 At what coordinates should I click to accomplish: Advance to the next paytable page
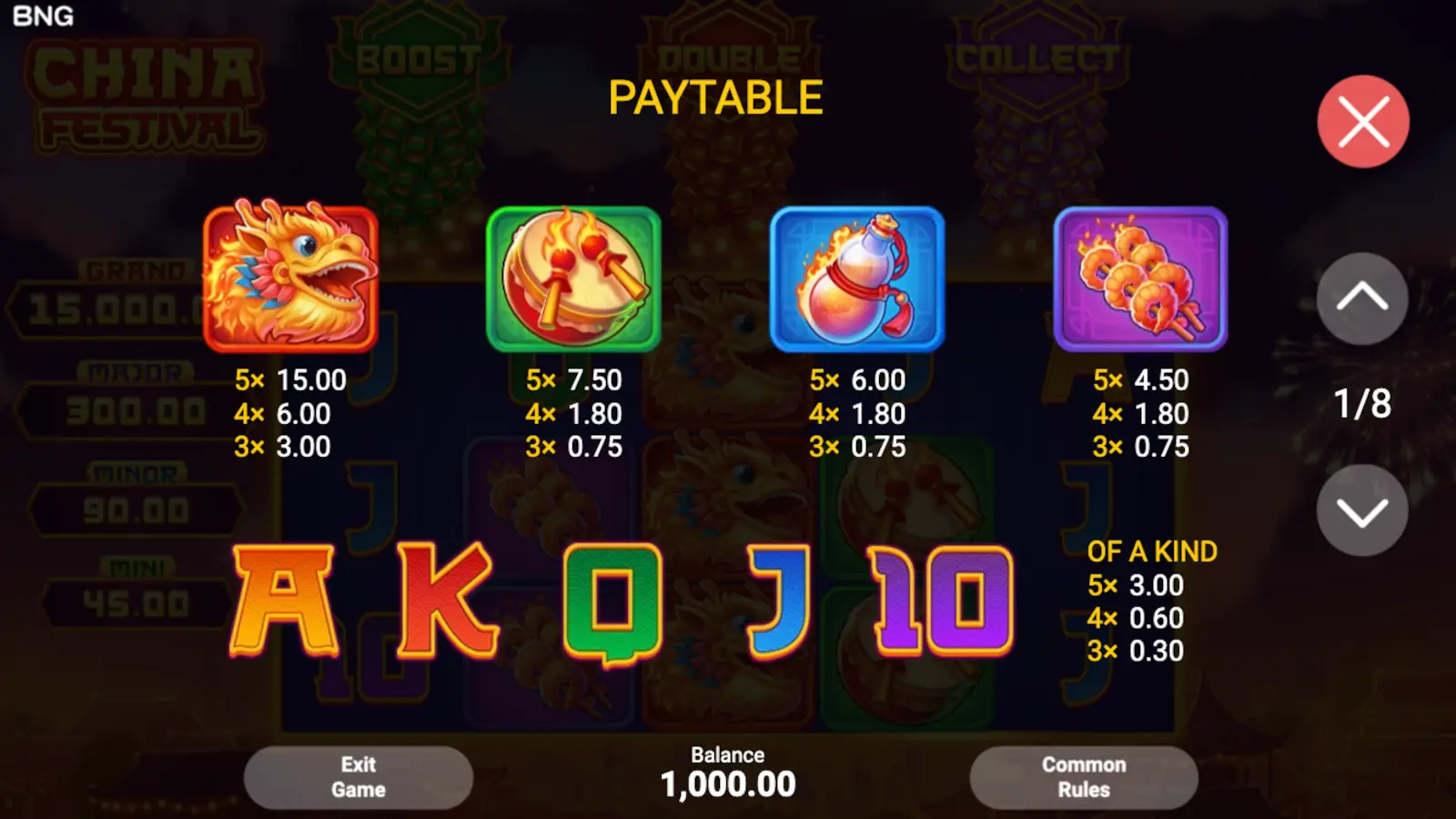(x=1362, y=511)
